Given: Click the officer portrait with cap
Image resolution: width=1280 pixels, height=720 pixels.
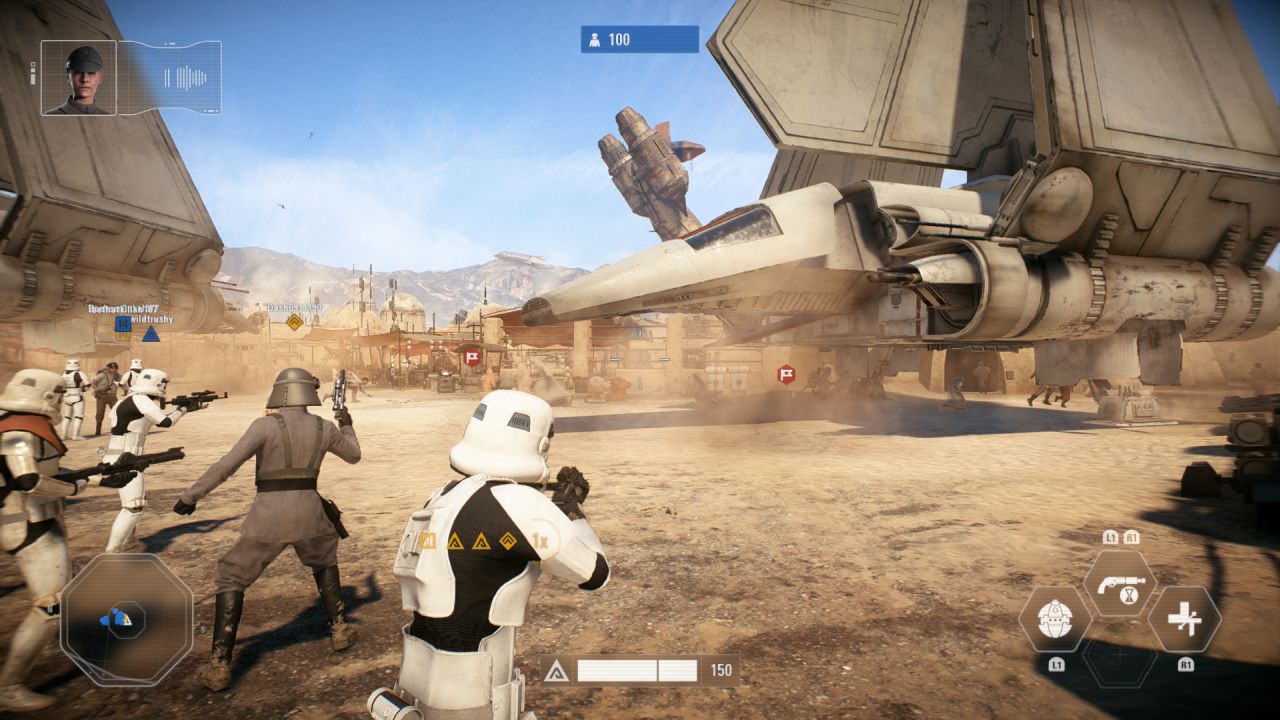Looking at the screenshot, I should pos(79,77).
